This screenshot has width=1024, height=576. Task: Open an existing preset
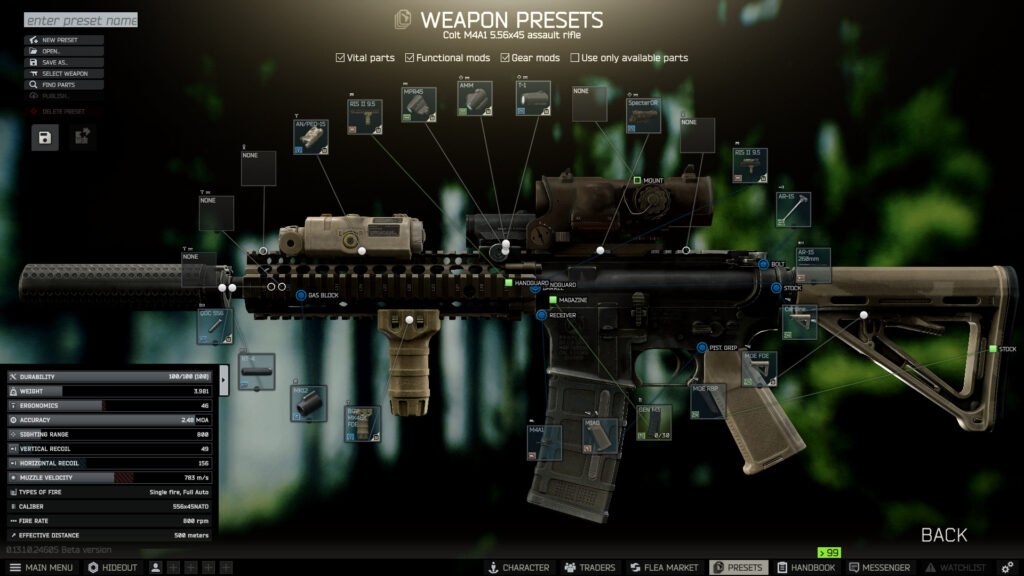64,51
